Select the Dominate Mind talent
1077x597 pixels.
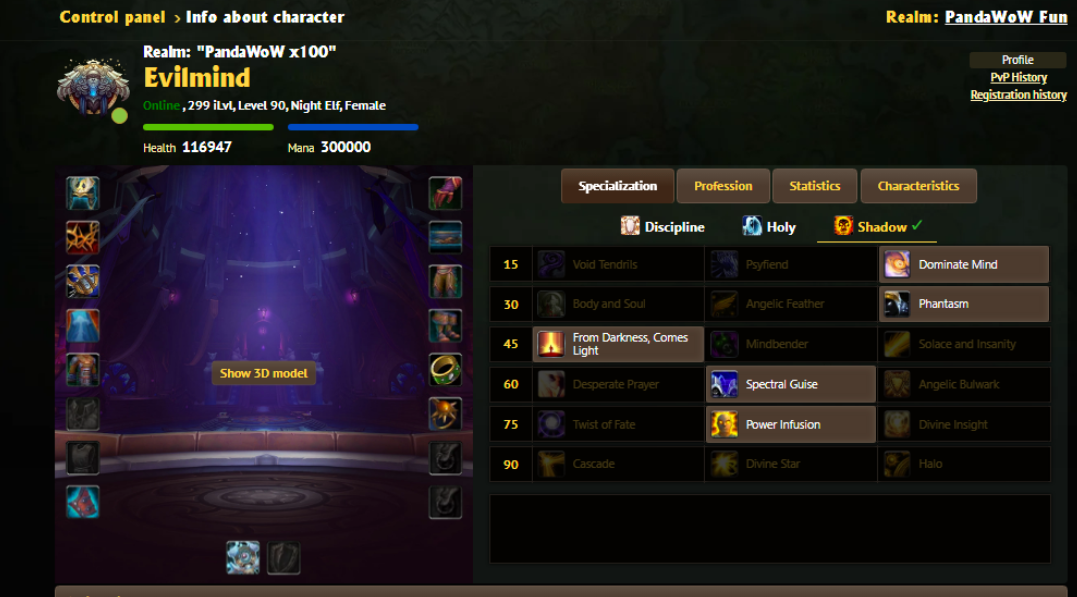pos(964,265)
